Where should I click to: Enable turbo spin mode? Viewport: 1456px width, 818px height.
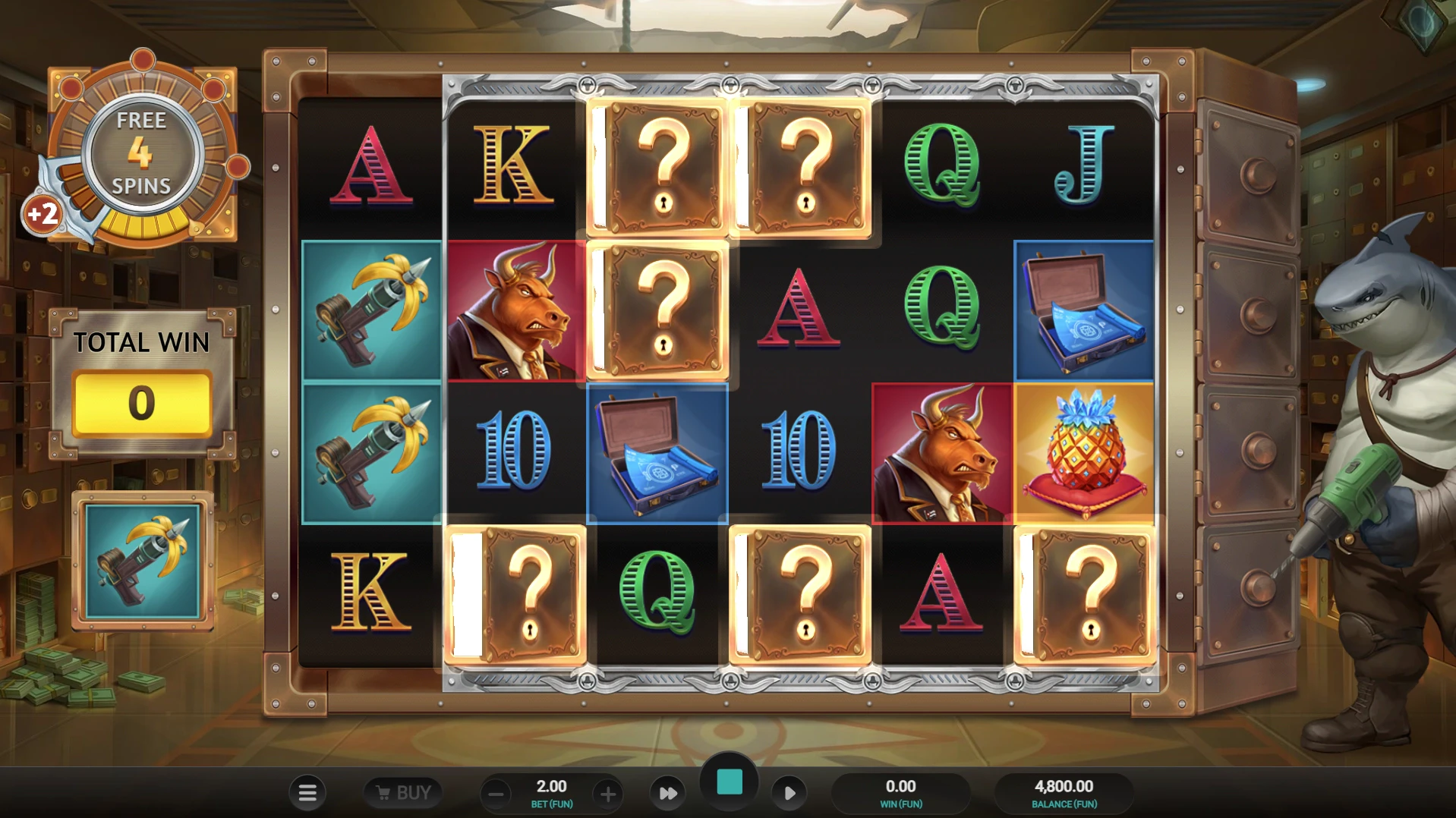click(x=668, y=791)
